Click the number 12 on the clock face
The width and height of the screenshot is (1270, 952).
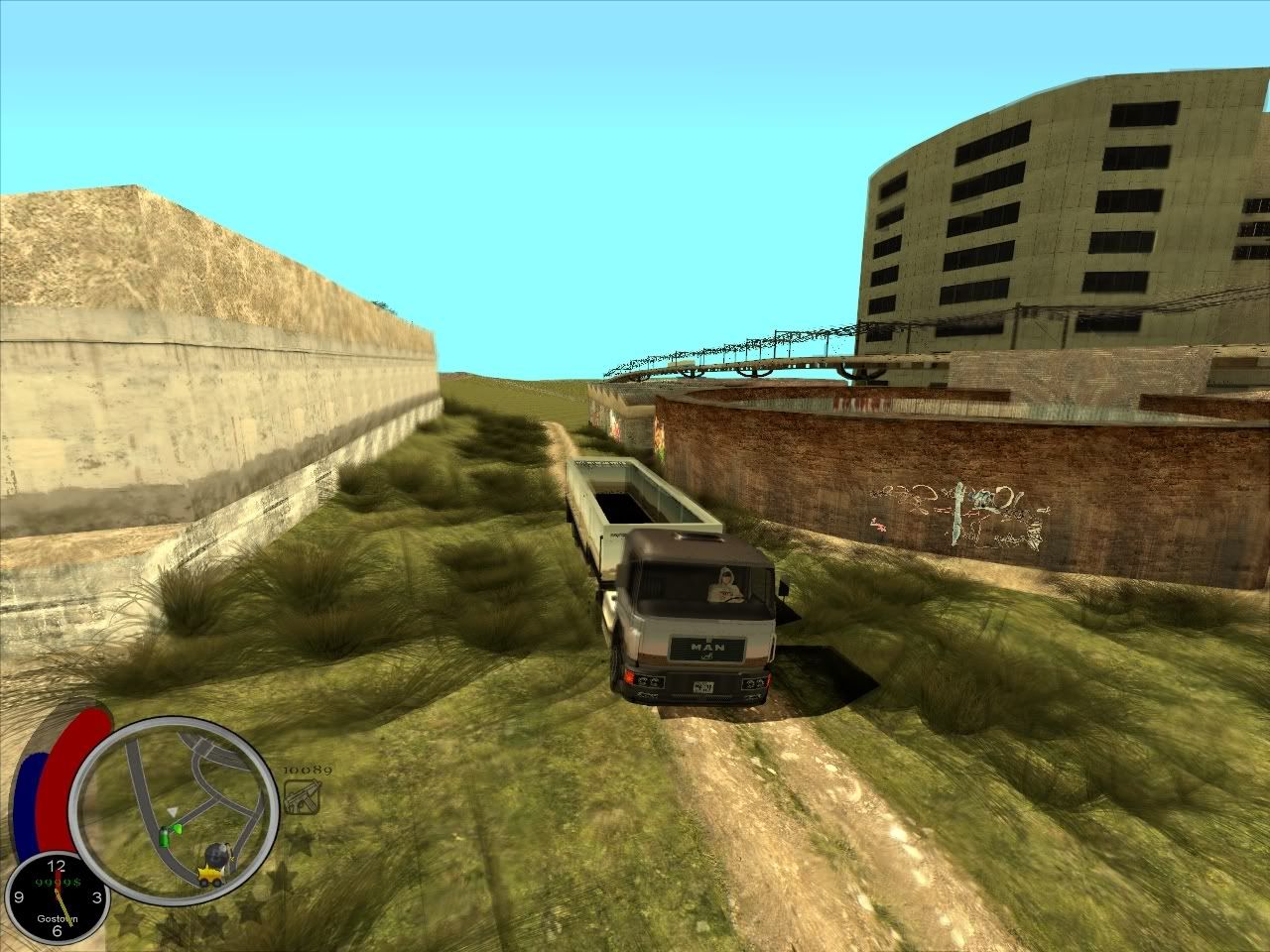pos(58,864)
